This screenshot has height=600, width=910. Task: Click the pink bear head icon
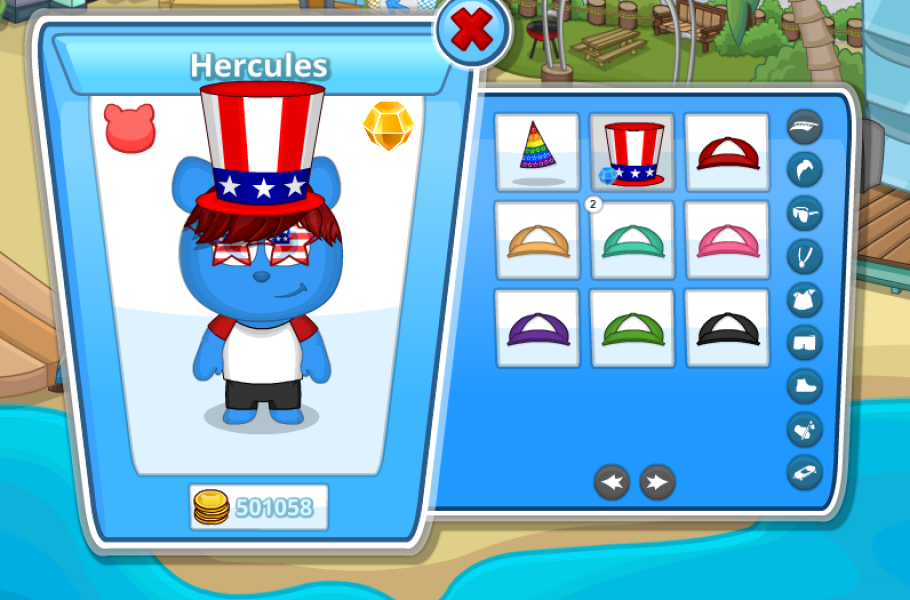tap(130, 128)
